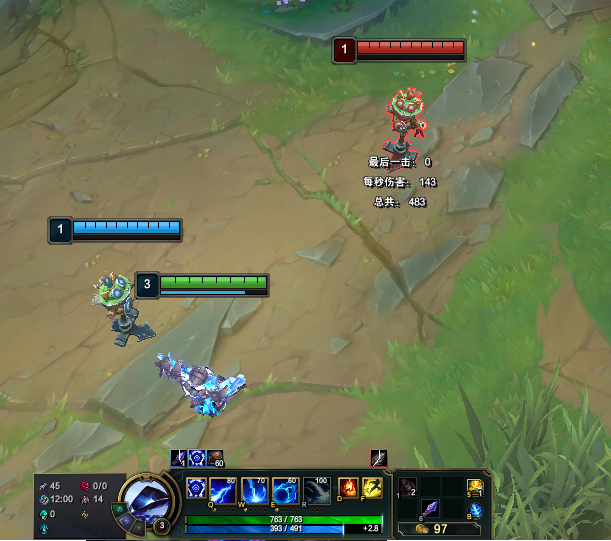611x541 pixels.
Task: Inspect the buff icon showing 60
Action: (x=216, y=458)
